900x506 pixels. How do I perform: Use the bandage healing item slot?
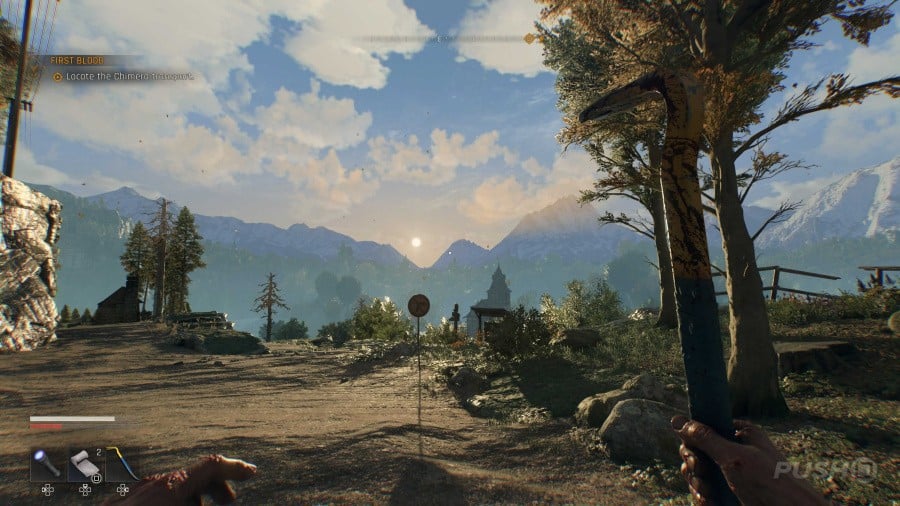(85, 464)
